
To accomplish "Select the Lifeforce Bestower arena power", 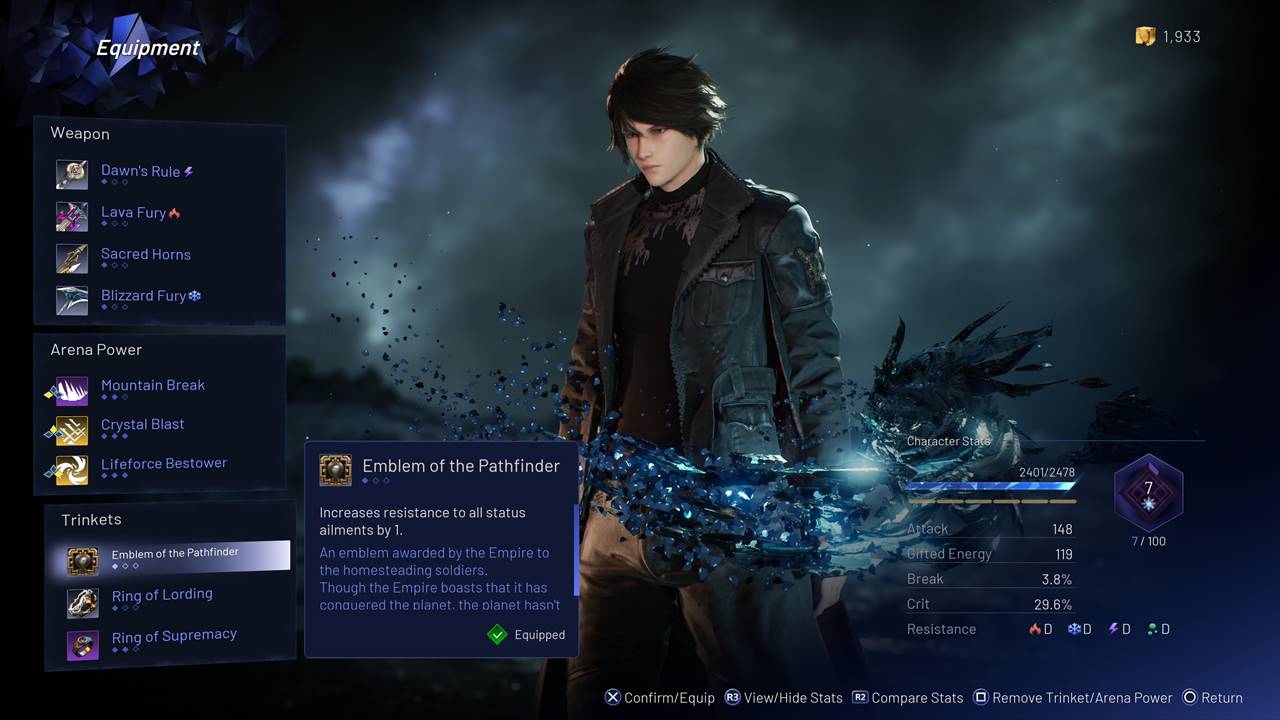I will tap(163, 465).
